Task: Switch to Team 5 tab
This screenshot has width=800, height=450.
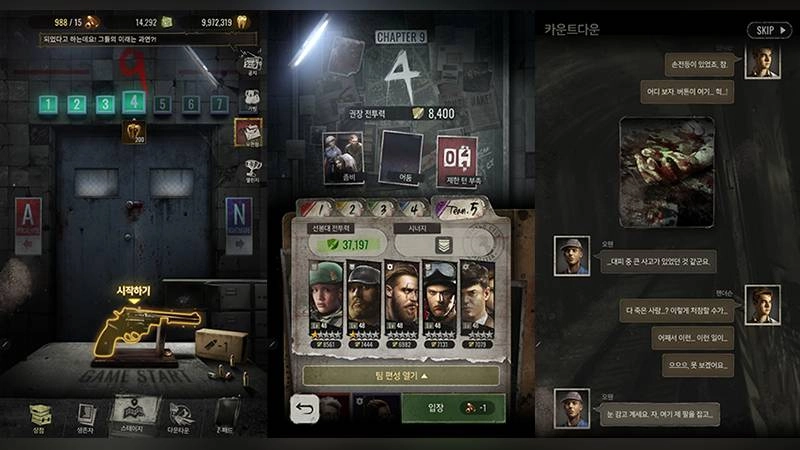Action: point(460,207)
